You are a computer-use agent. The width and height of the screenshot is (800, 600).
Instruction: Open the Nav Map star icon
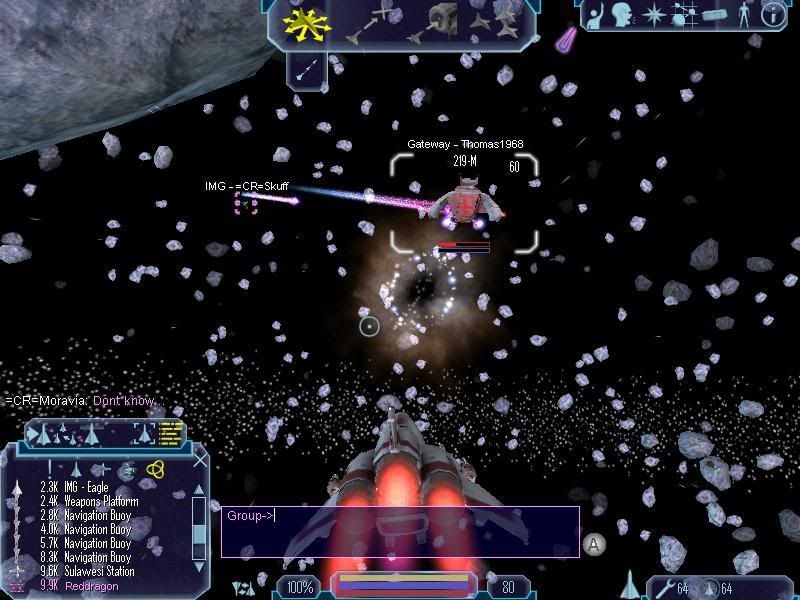[x=655, y=16]
